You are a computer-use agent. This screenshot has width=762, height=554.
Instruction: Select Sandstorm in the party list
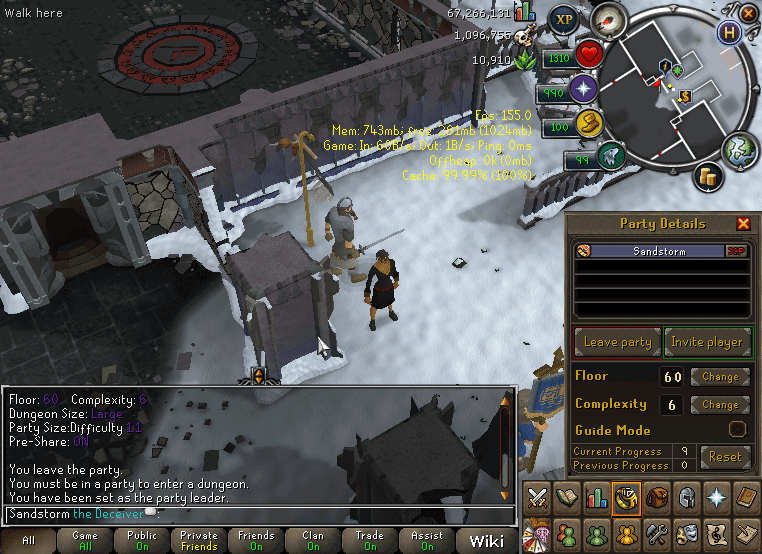[659, 252]
